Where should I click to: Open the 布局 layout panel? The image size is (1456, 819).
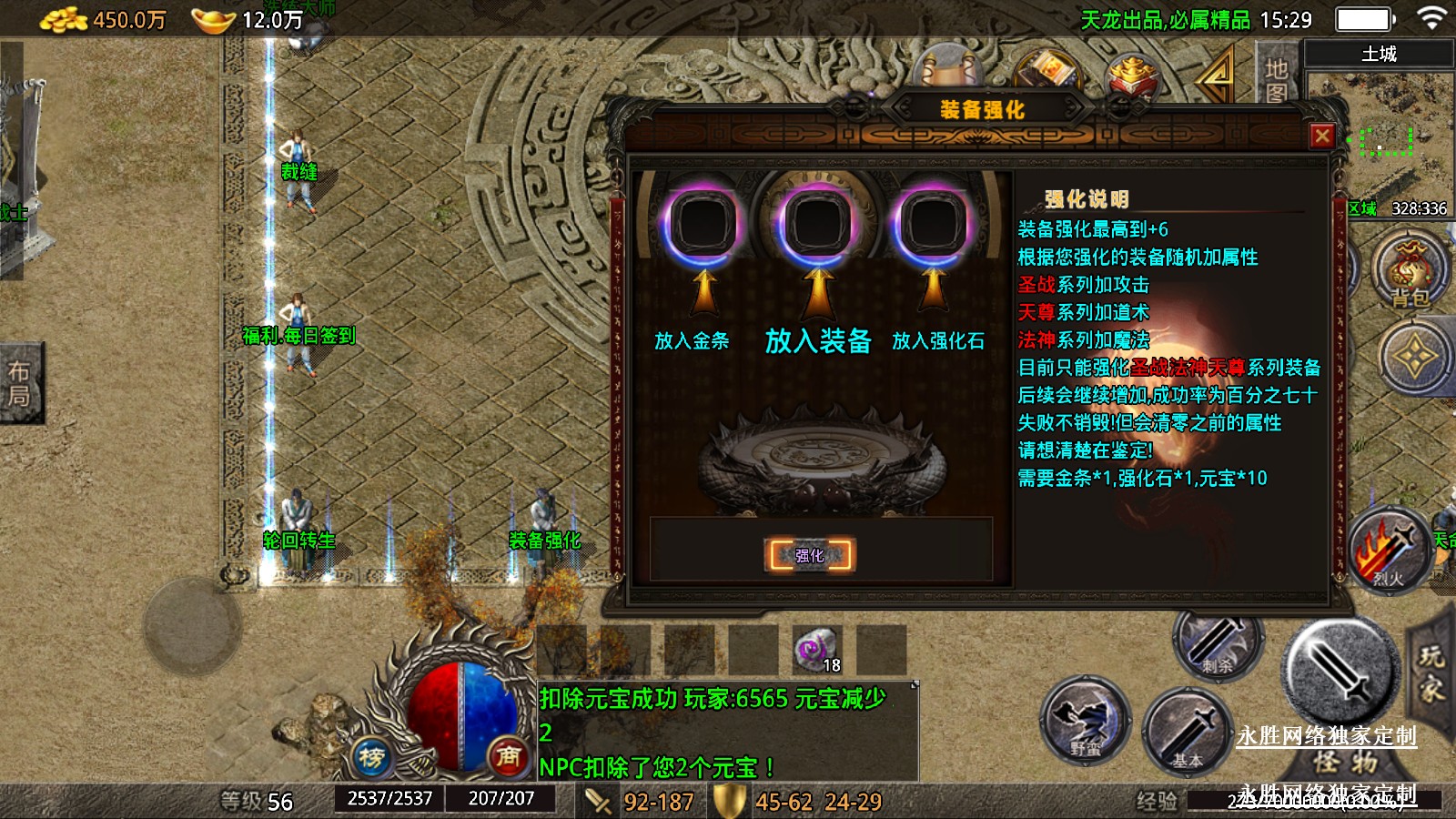(x=20, y=383)
